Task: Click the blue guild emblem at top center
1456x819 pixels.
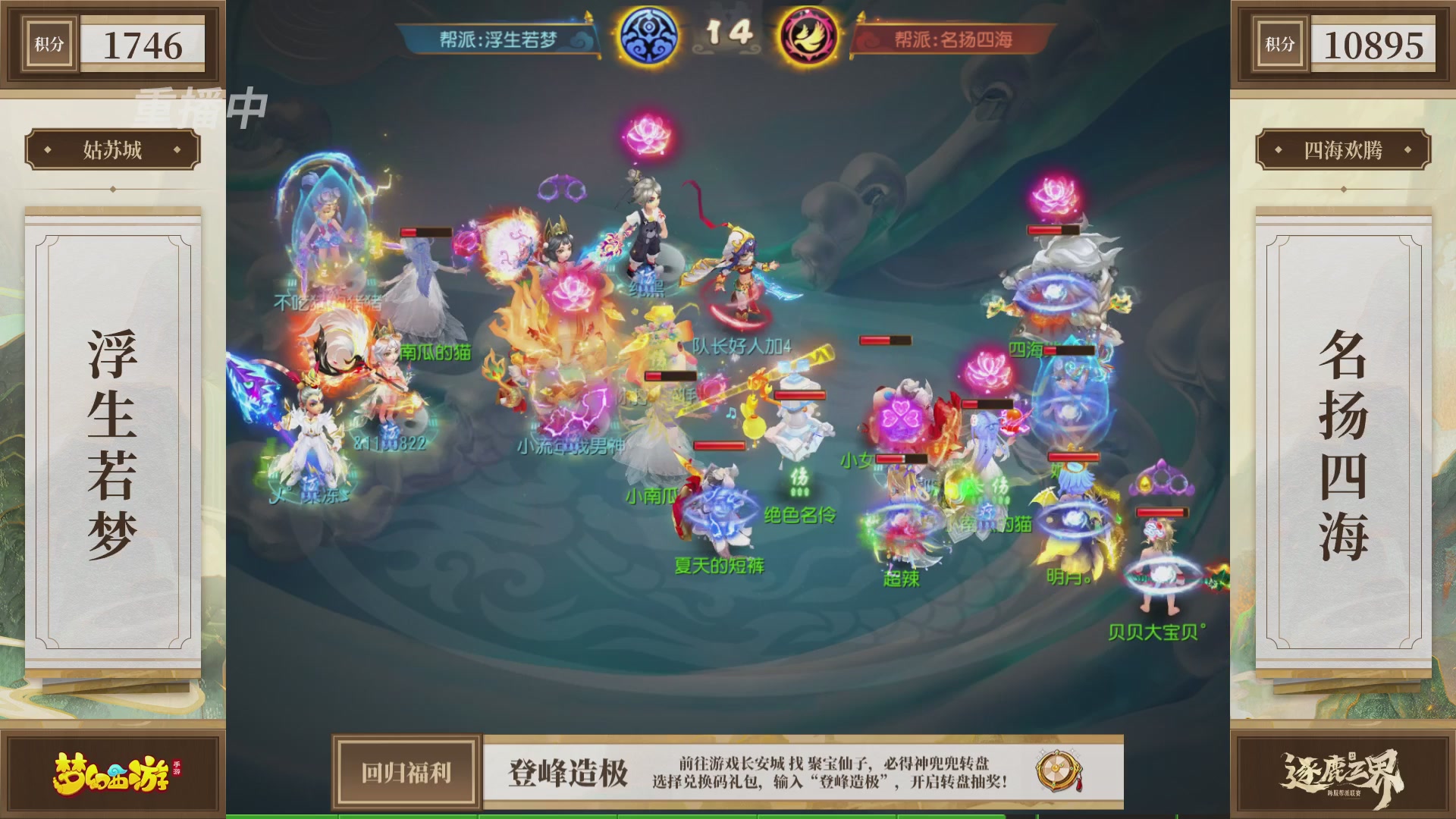Action: pyautogui.click(x=648, y=36)
